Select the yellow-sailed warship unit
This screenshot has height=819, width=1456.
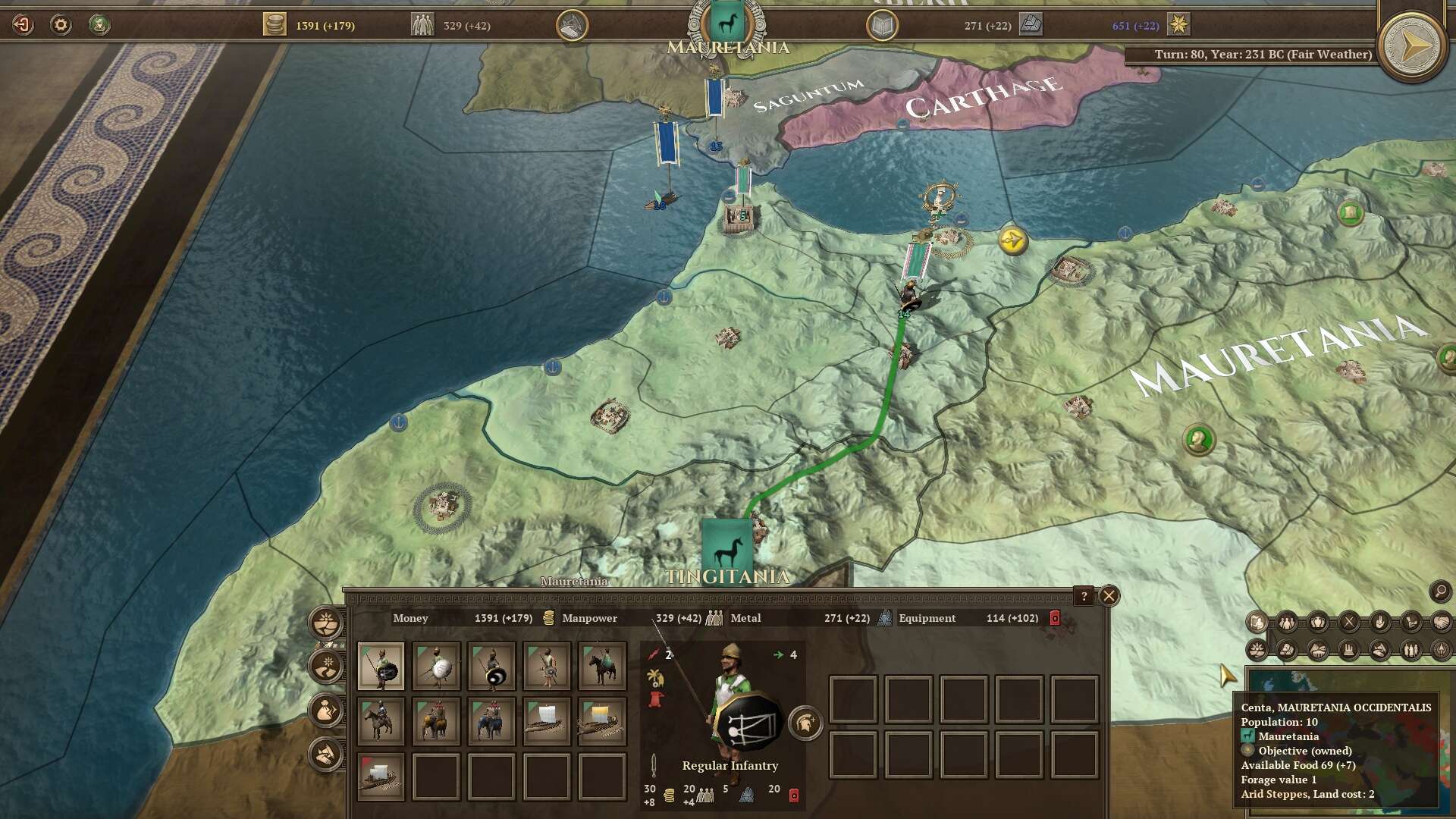(x=602, y=721)
